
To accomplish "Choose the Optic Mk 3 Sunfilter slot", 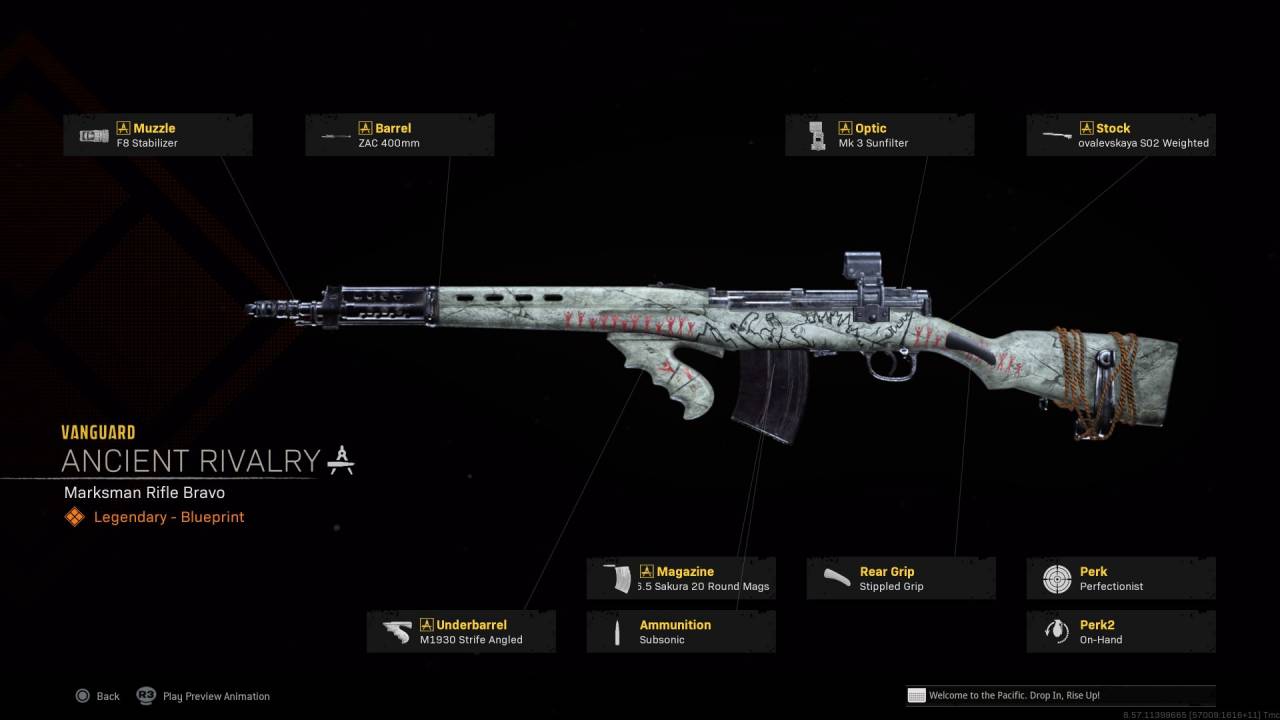I will click(879, 135).
